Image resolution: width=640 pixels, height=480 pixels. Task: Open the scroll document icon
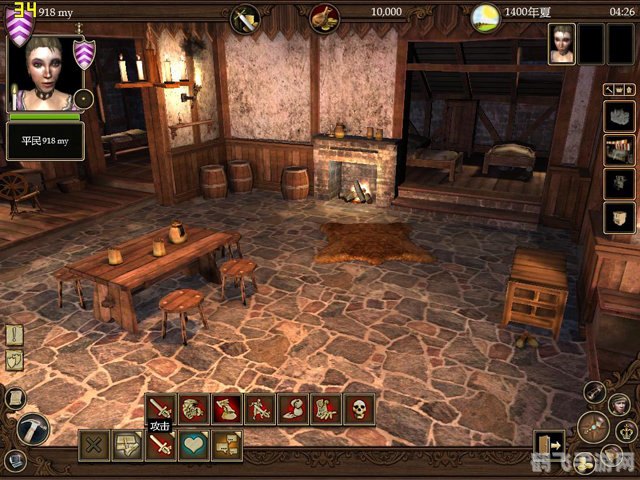pyautogui.click(x=14, y=398)
